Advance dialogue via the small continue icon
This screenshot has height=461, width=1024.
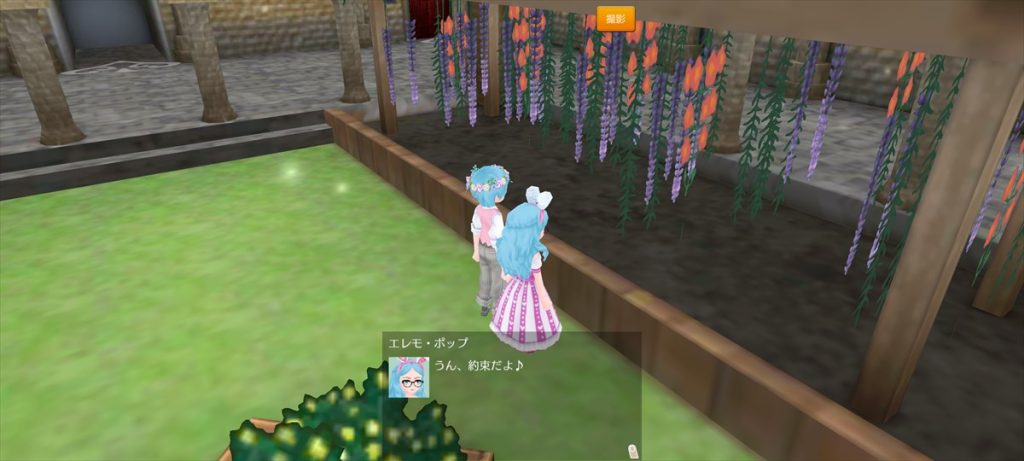(632, 450)
